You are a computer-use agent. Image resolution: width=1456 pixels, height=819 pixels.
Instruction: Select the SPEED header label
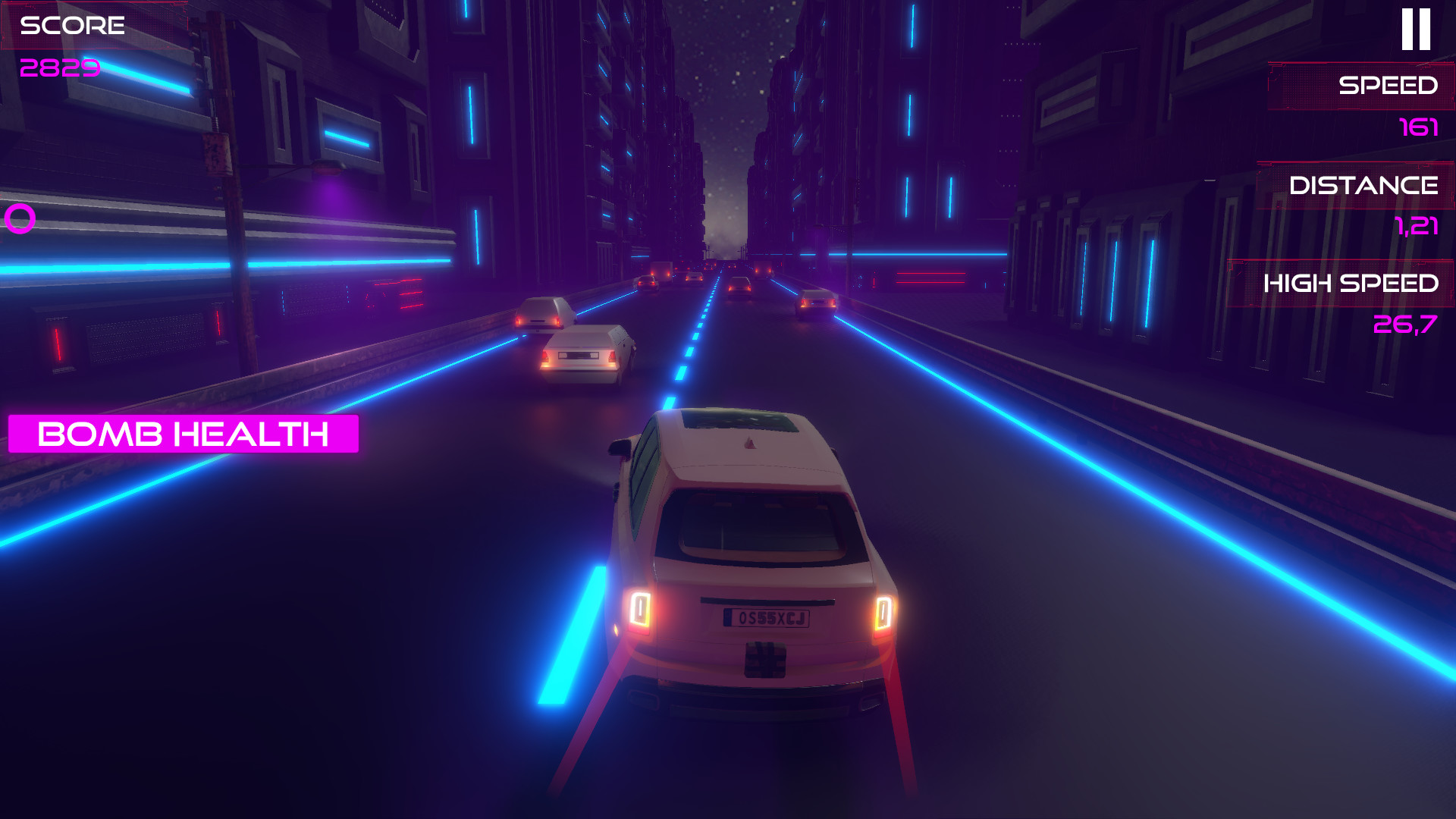tap(1389, 86)
